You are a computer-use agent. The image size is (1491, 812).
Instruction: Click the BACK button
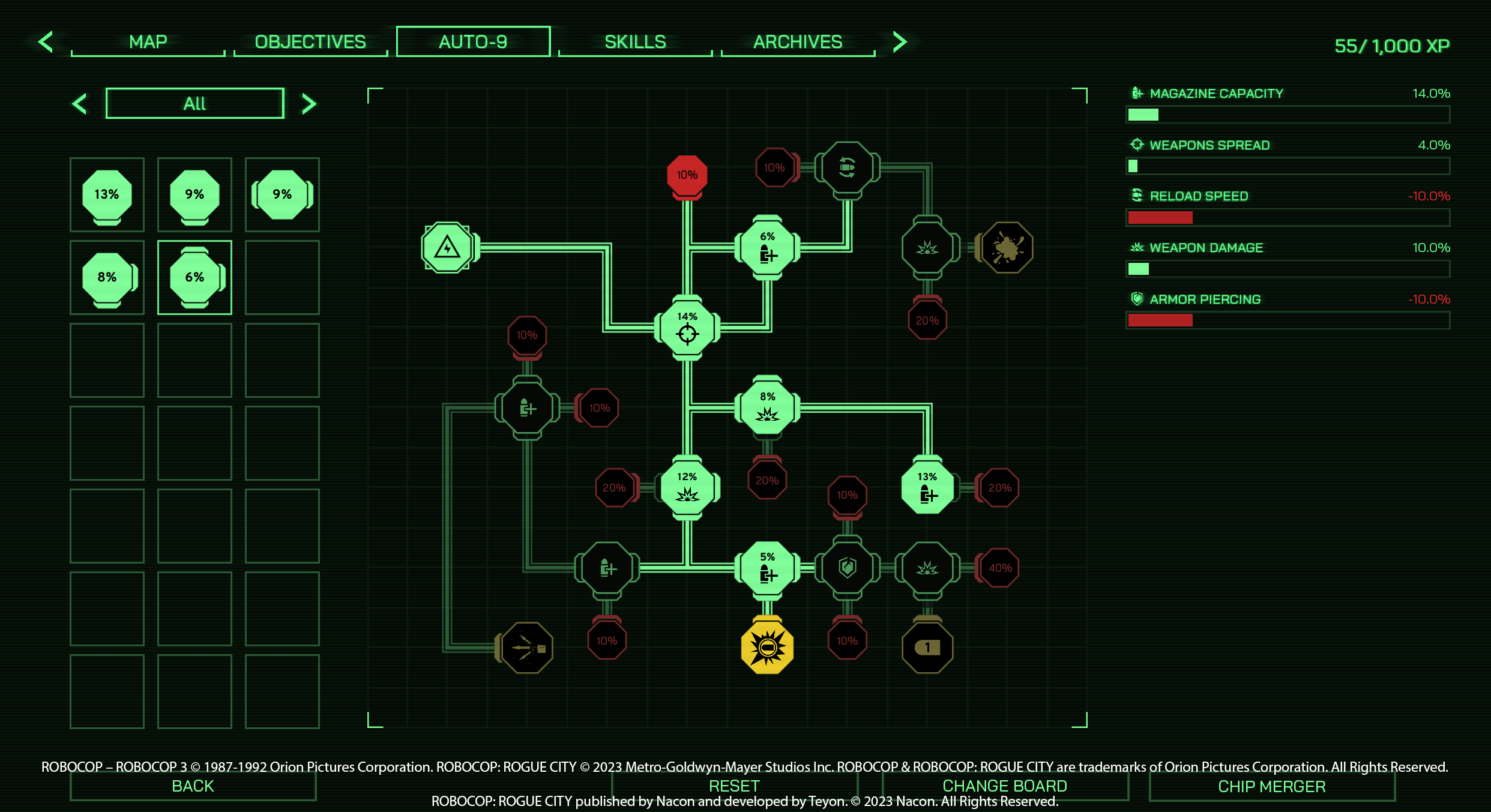193,786
